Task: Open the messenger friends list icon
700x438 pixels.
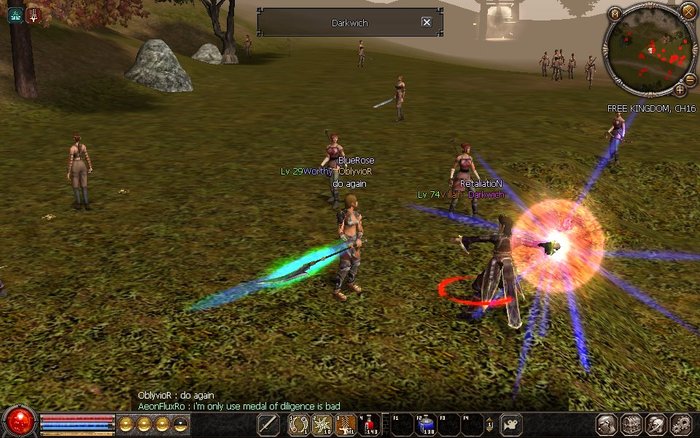Action: click(x=656, y=424)
